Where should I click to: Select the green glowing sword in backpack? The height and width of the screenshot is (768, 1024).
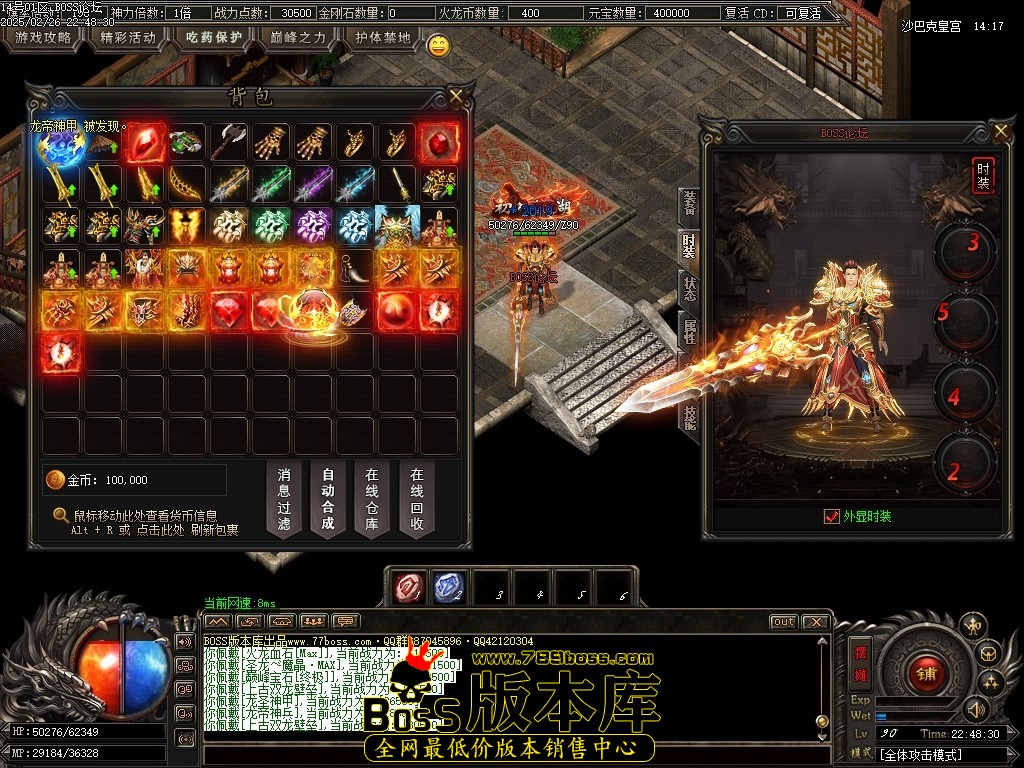pos(271,184)
